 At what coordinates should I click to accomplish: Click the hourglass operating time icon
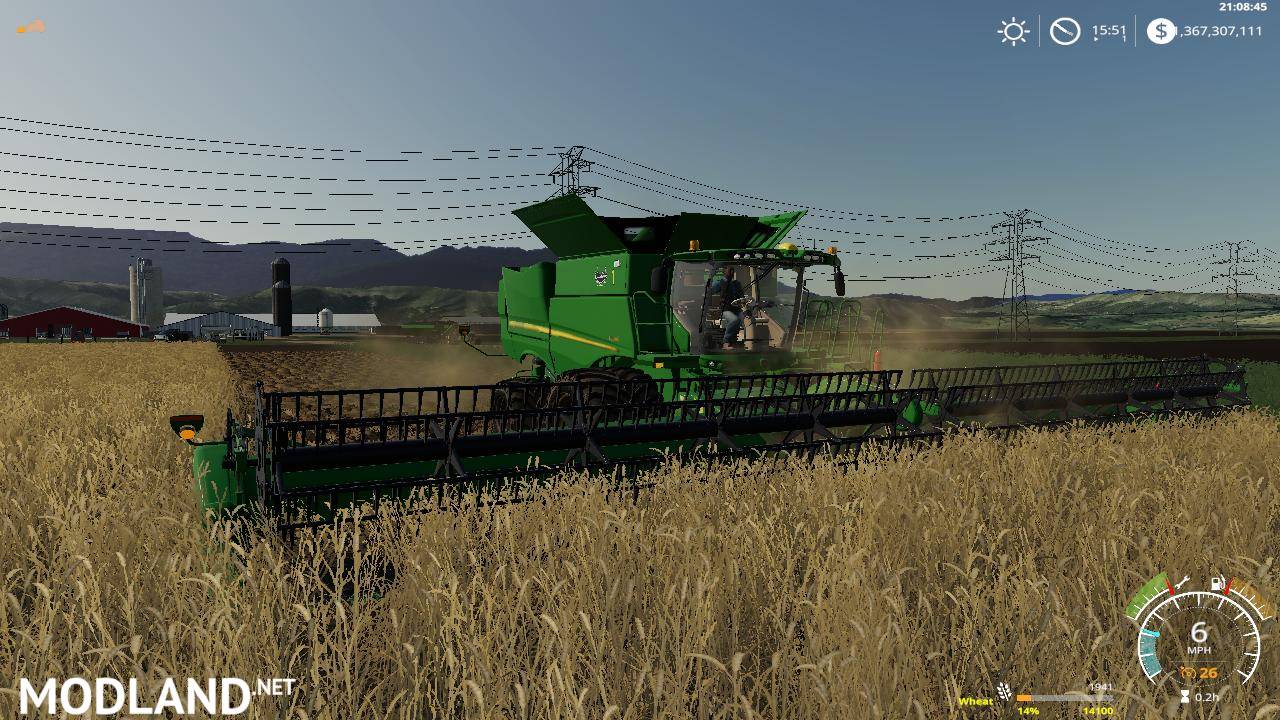coord(1185,694)
